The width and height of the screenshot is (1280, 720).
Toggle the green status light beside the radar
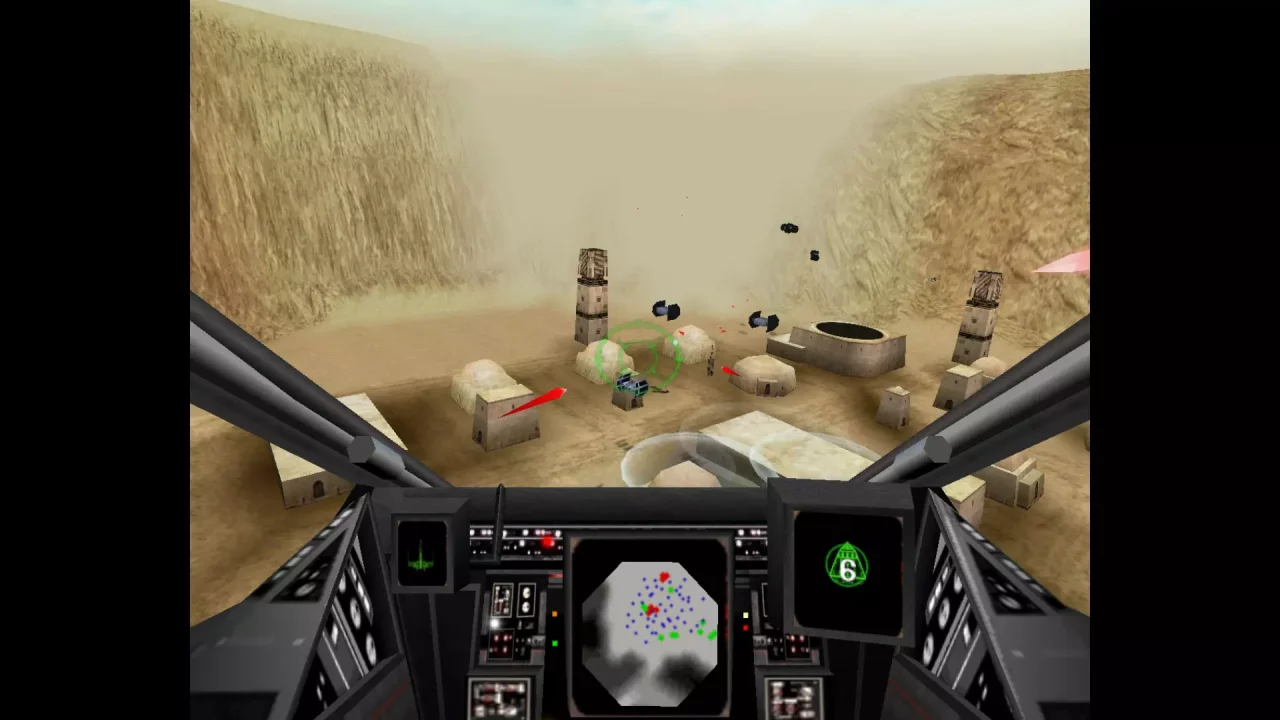[x=554, y=643]
